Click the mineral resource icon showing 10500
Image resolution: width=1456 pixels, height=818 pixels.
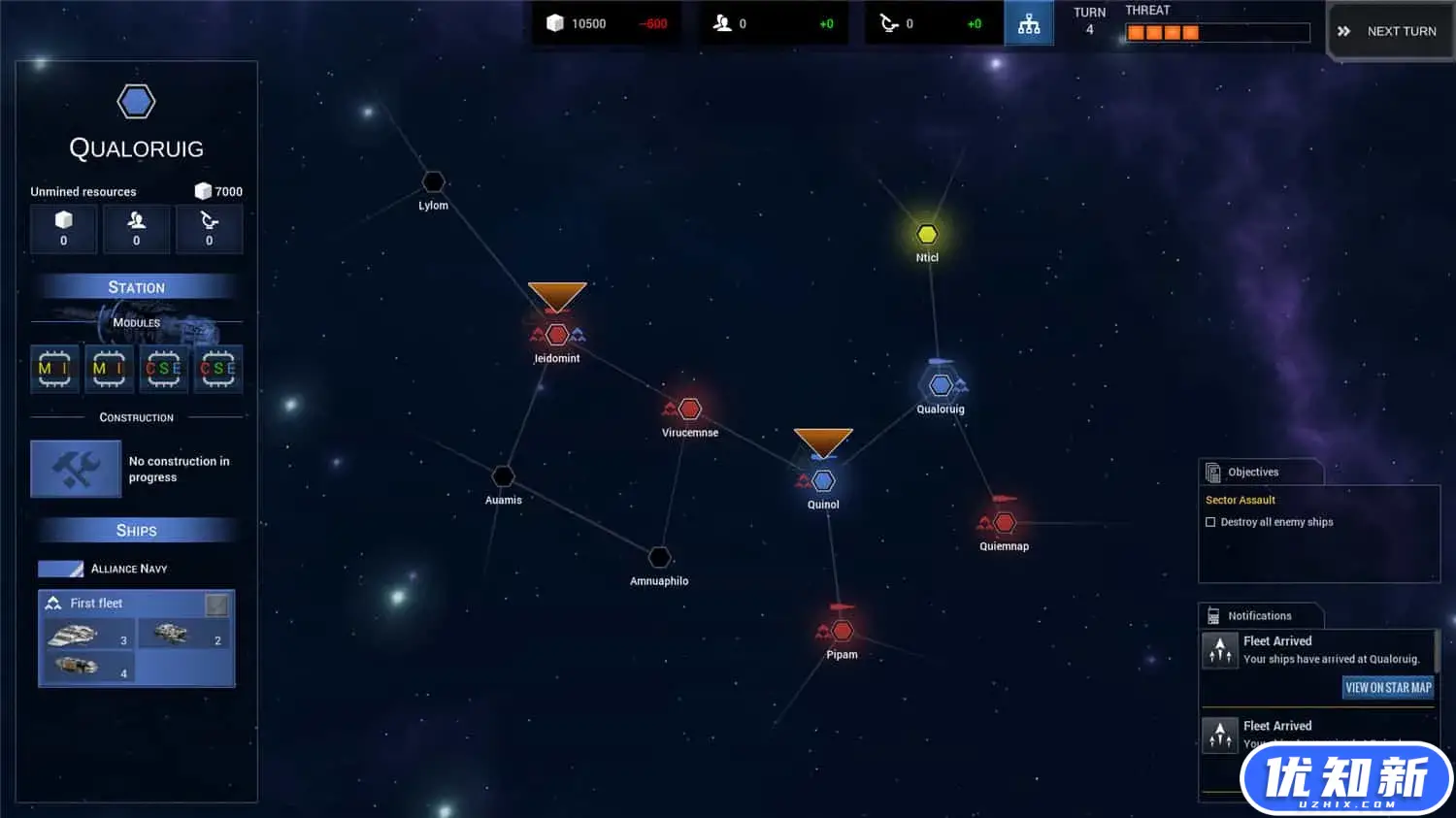tap(554, 23)
